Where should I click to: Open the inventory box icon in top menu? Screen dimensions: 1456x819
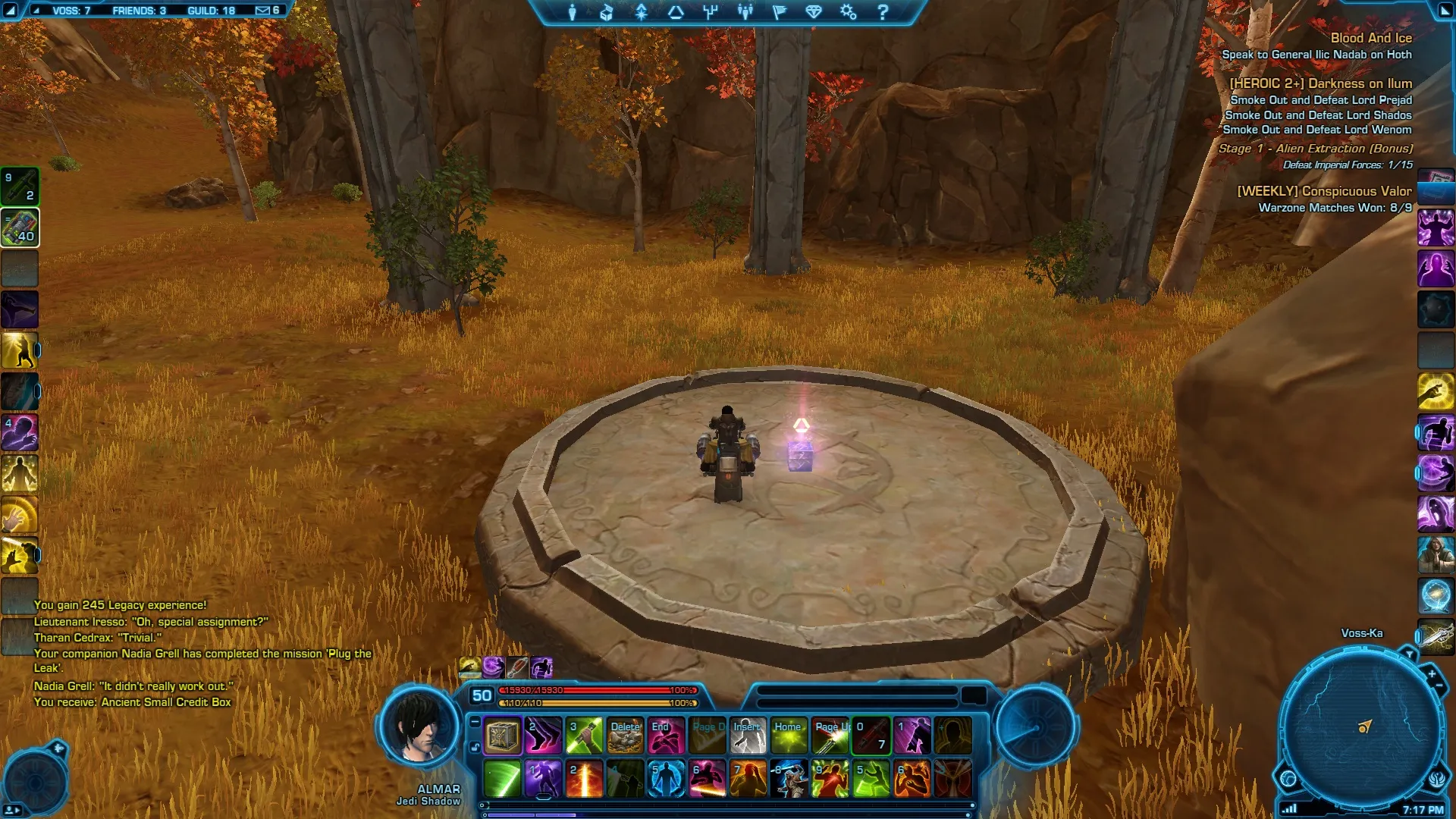[607, 12]
